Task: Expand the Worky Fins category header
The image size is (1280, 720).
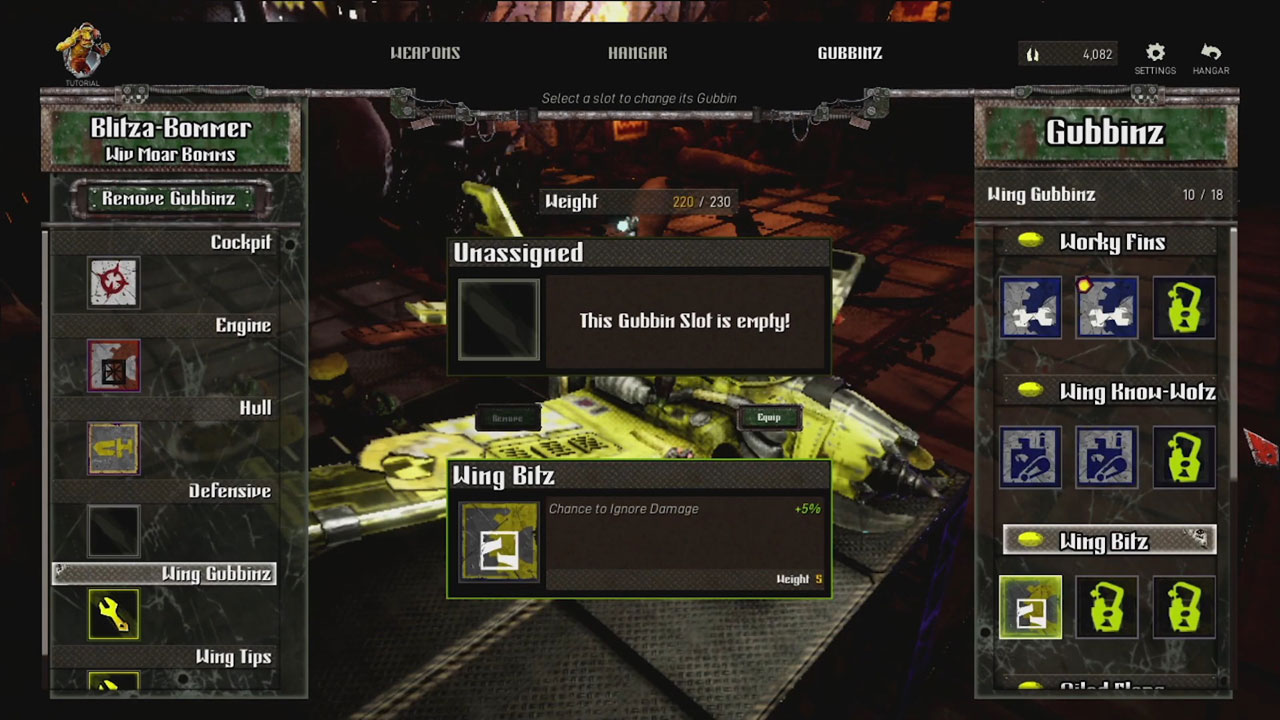Action: click(1110, 242)
